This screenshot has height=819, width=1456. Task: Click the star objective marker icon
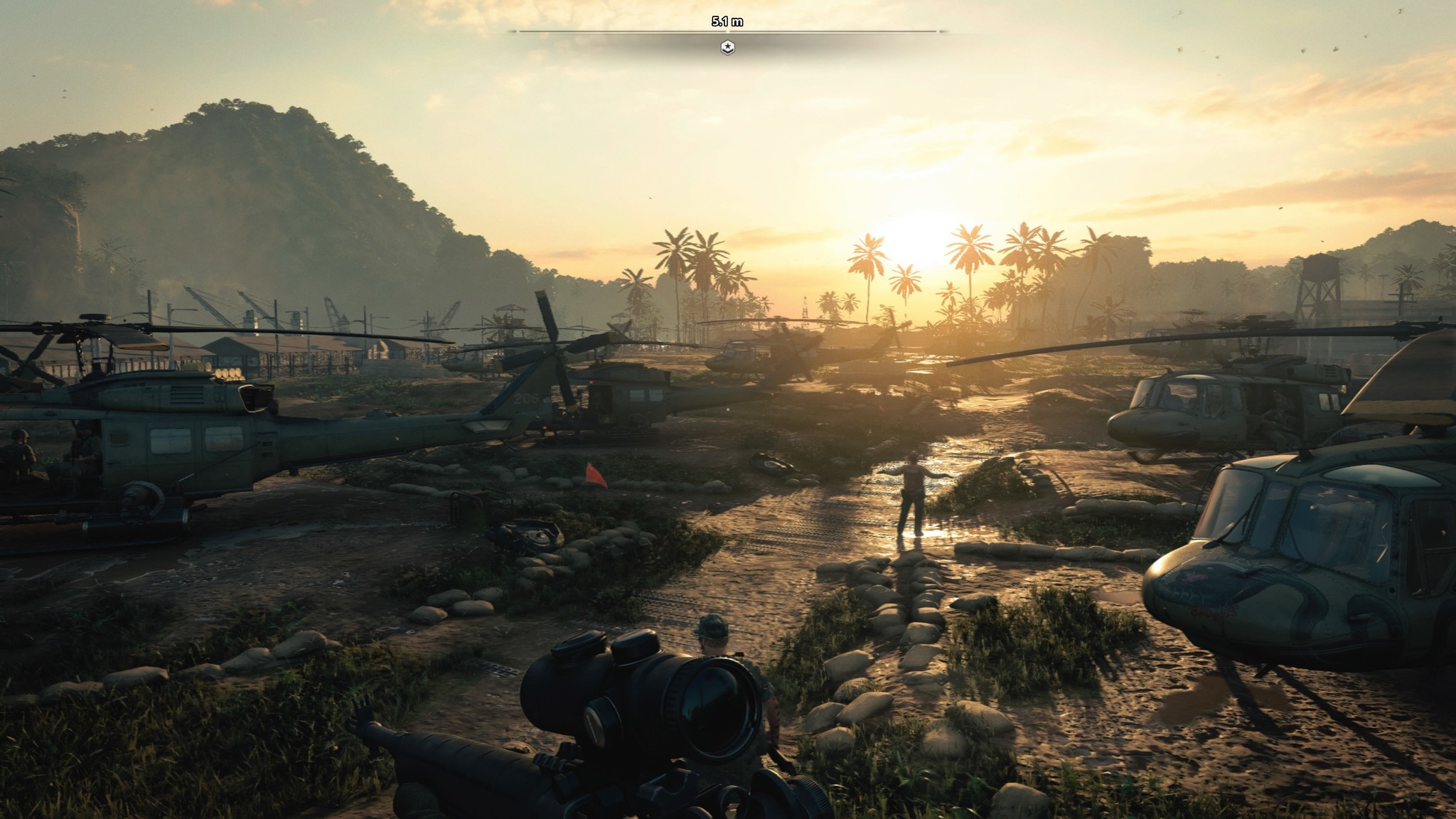pos(727,48)
